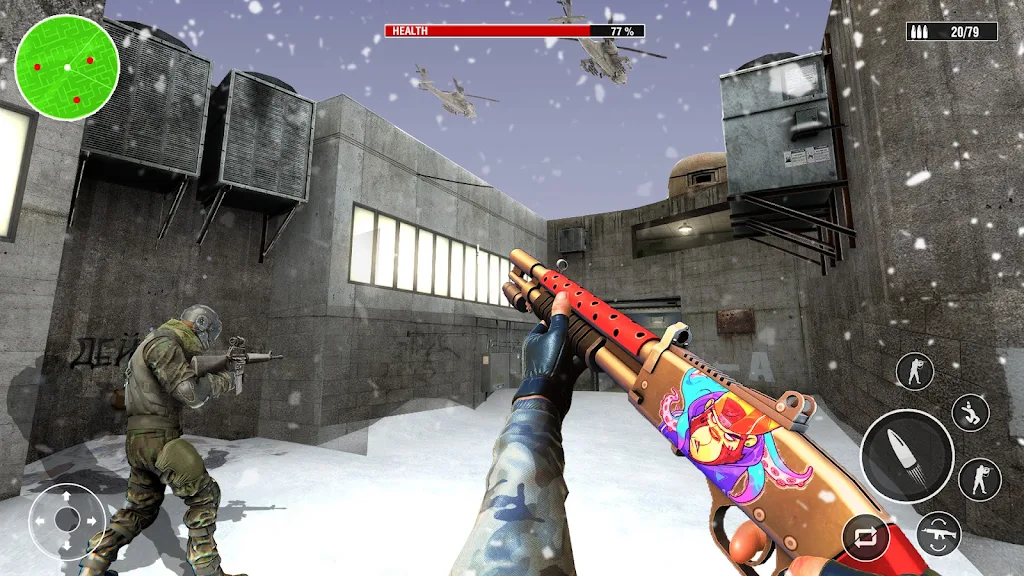1024x576 pixels.
Task: Tap the movement joystick pad
Action: [67, 520]
